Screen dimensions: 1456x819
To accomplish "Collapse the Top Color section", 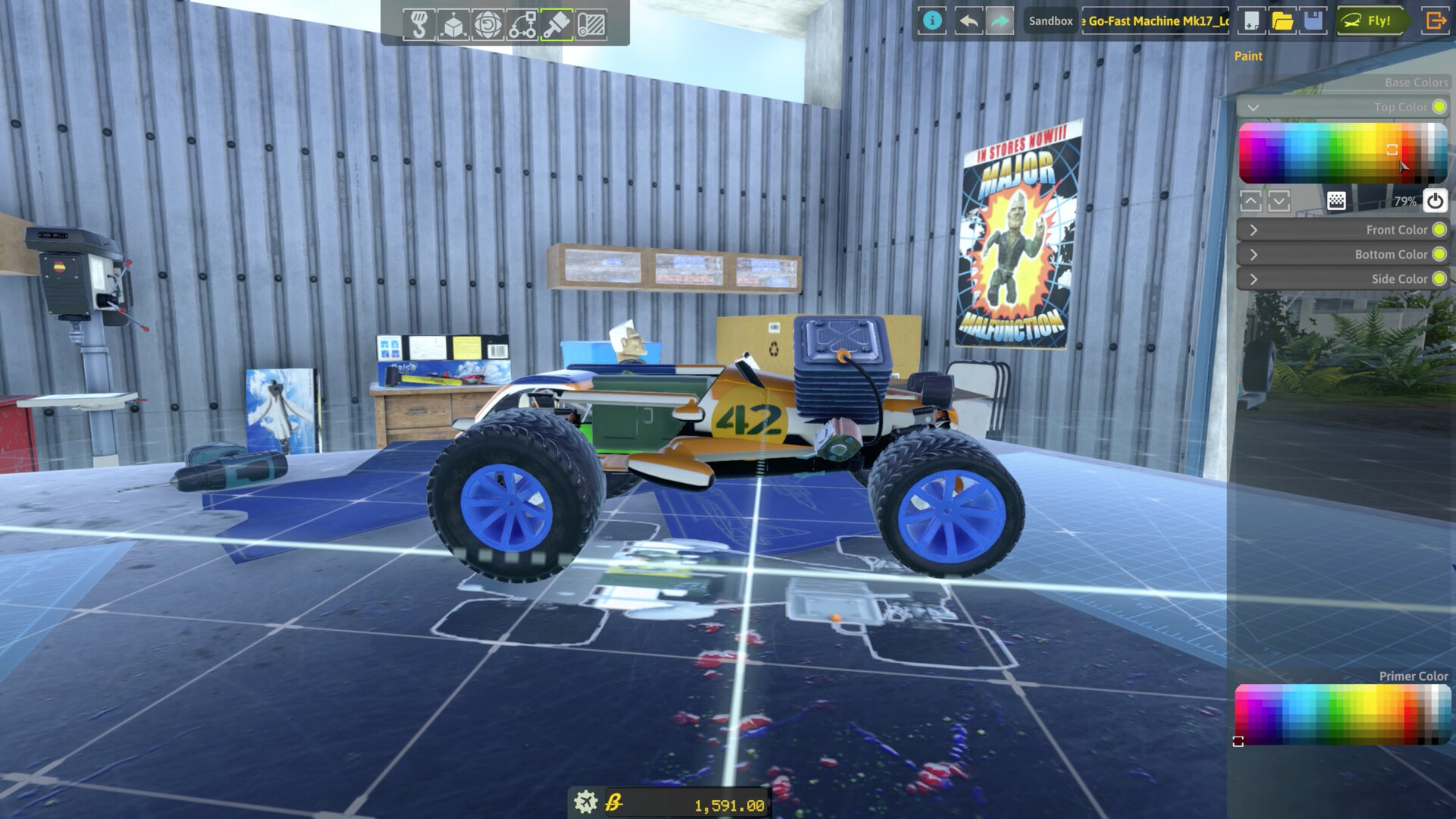I will click(x=1252, y=107).
